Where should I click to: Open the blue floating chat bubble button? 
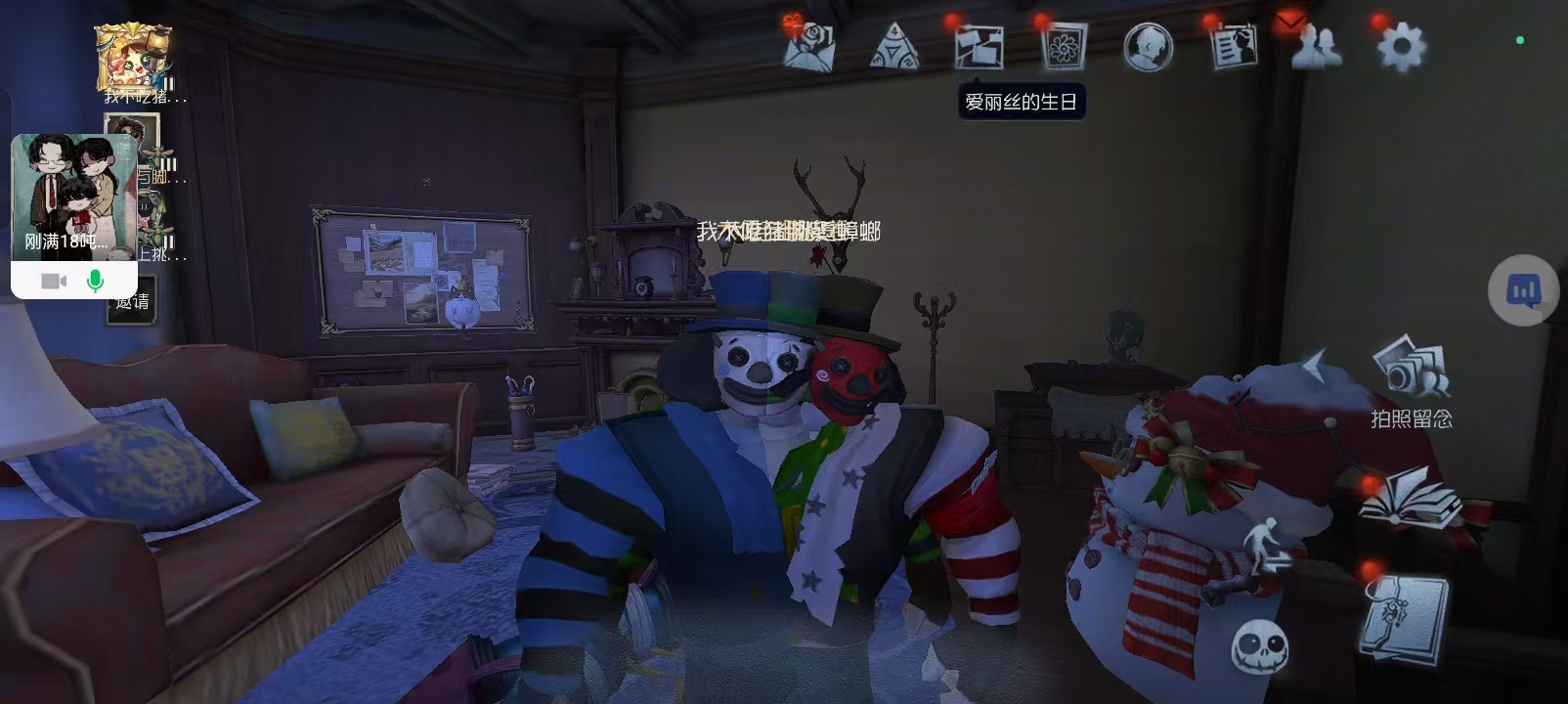pos(1523,290)
